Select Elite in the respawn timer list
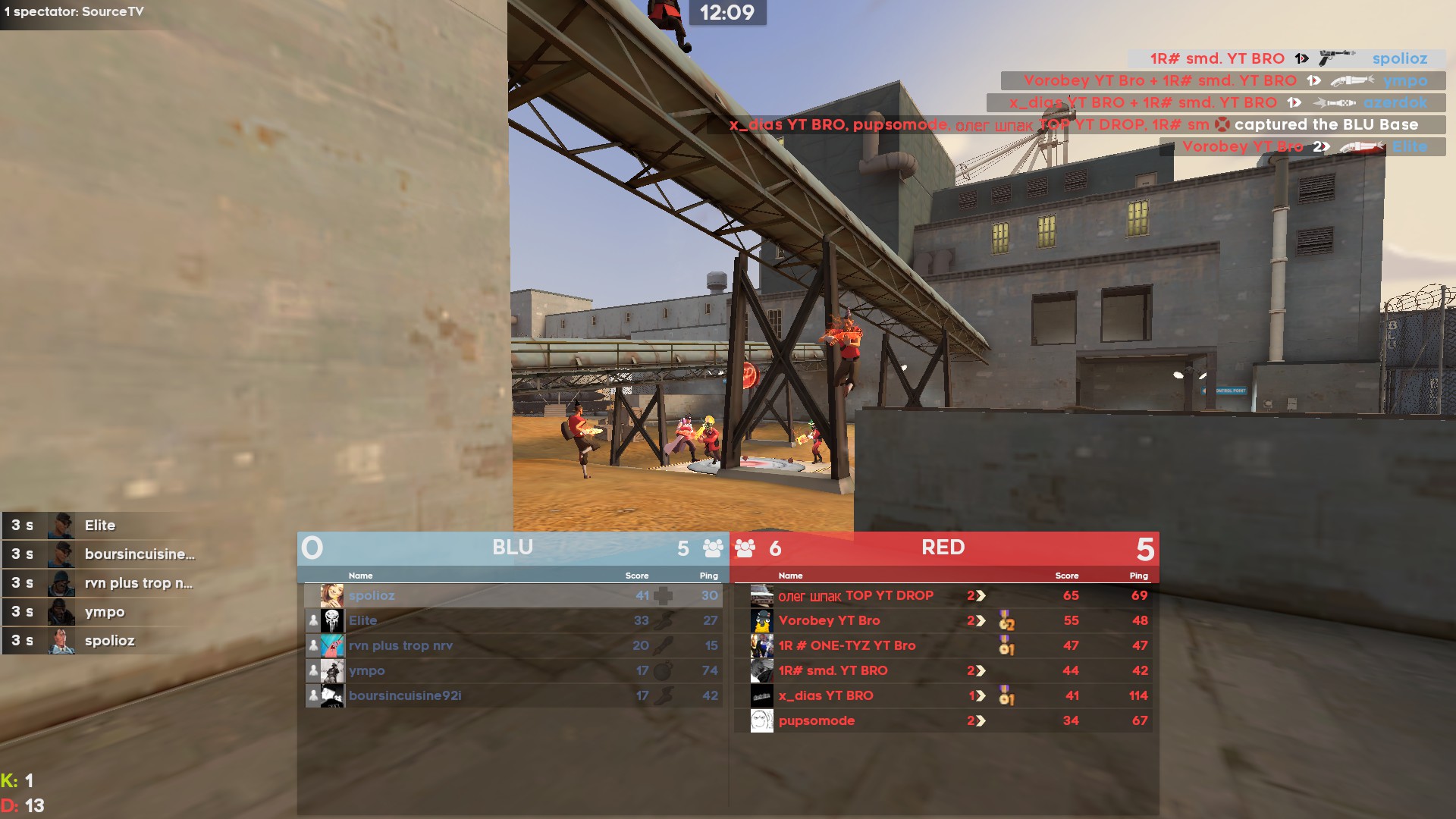1456x819 pixels. (100, 525)
